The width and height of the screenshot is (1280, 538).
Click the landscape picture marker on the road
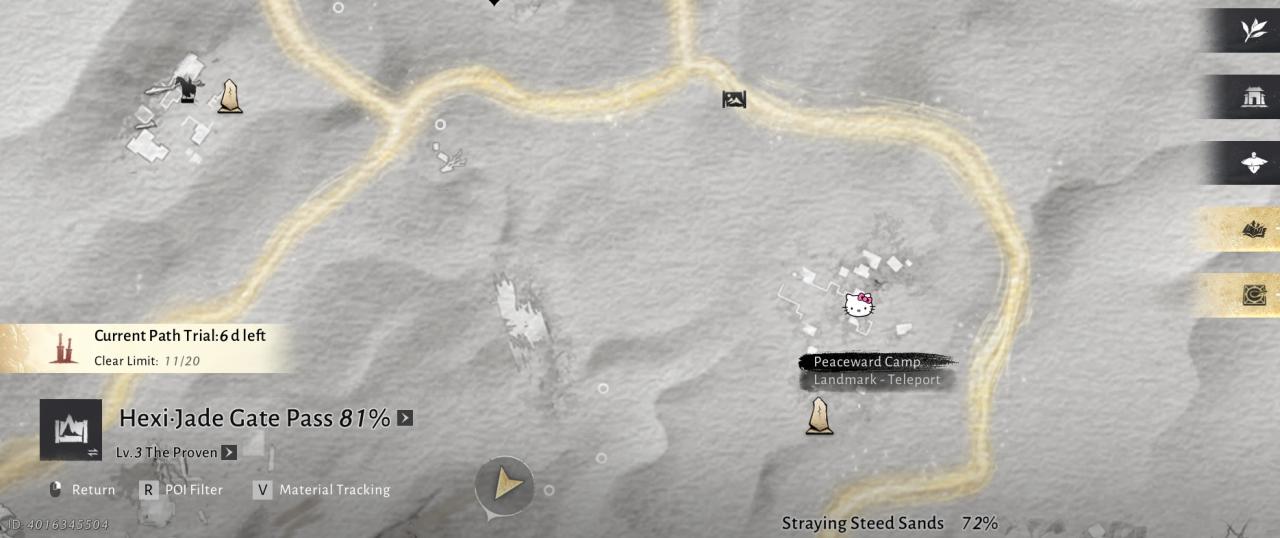[x=734, y=99]
